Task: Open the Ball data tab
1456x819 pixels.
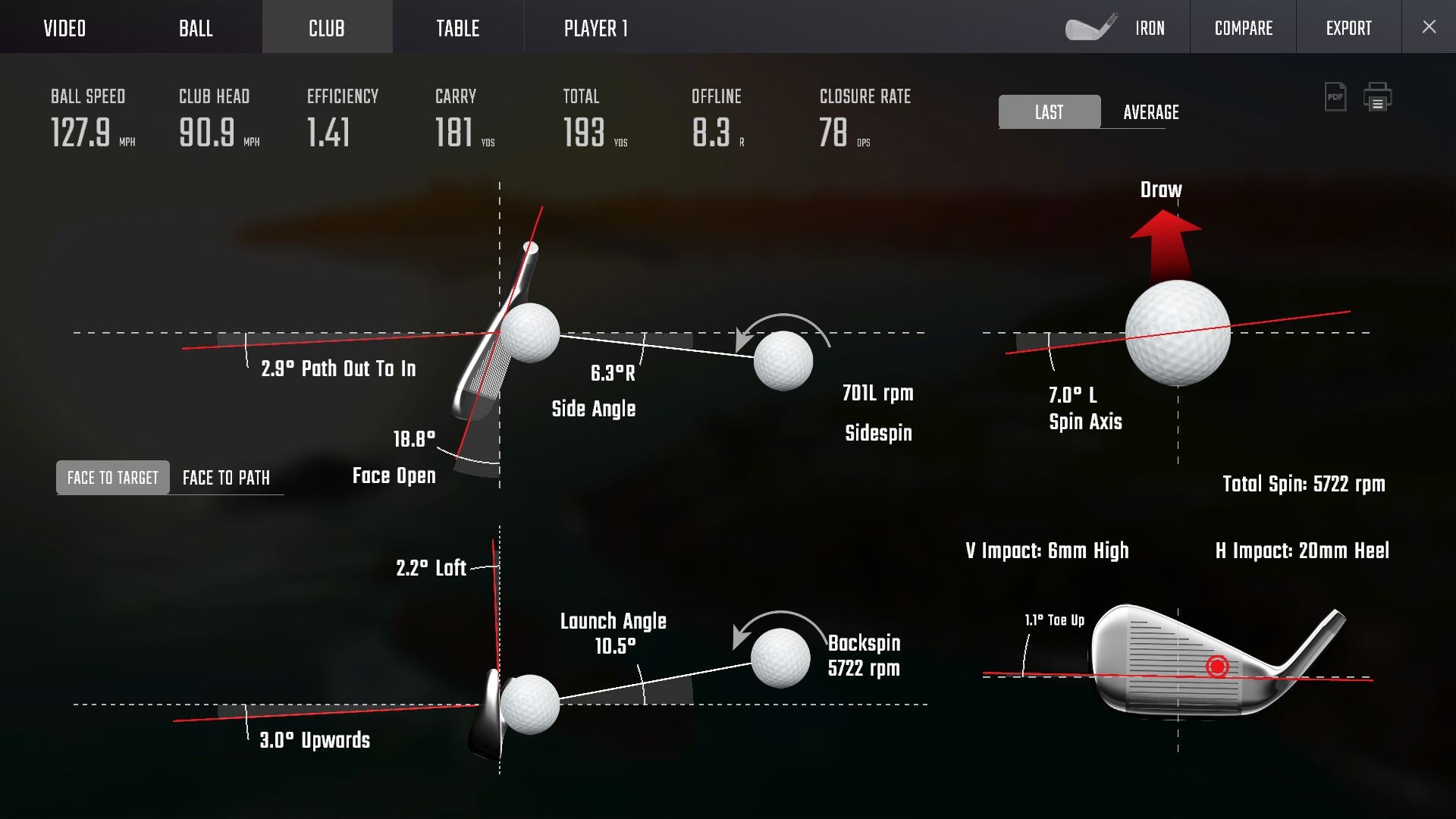Action: pyautogui.click(x=196, y=28)
